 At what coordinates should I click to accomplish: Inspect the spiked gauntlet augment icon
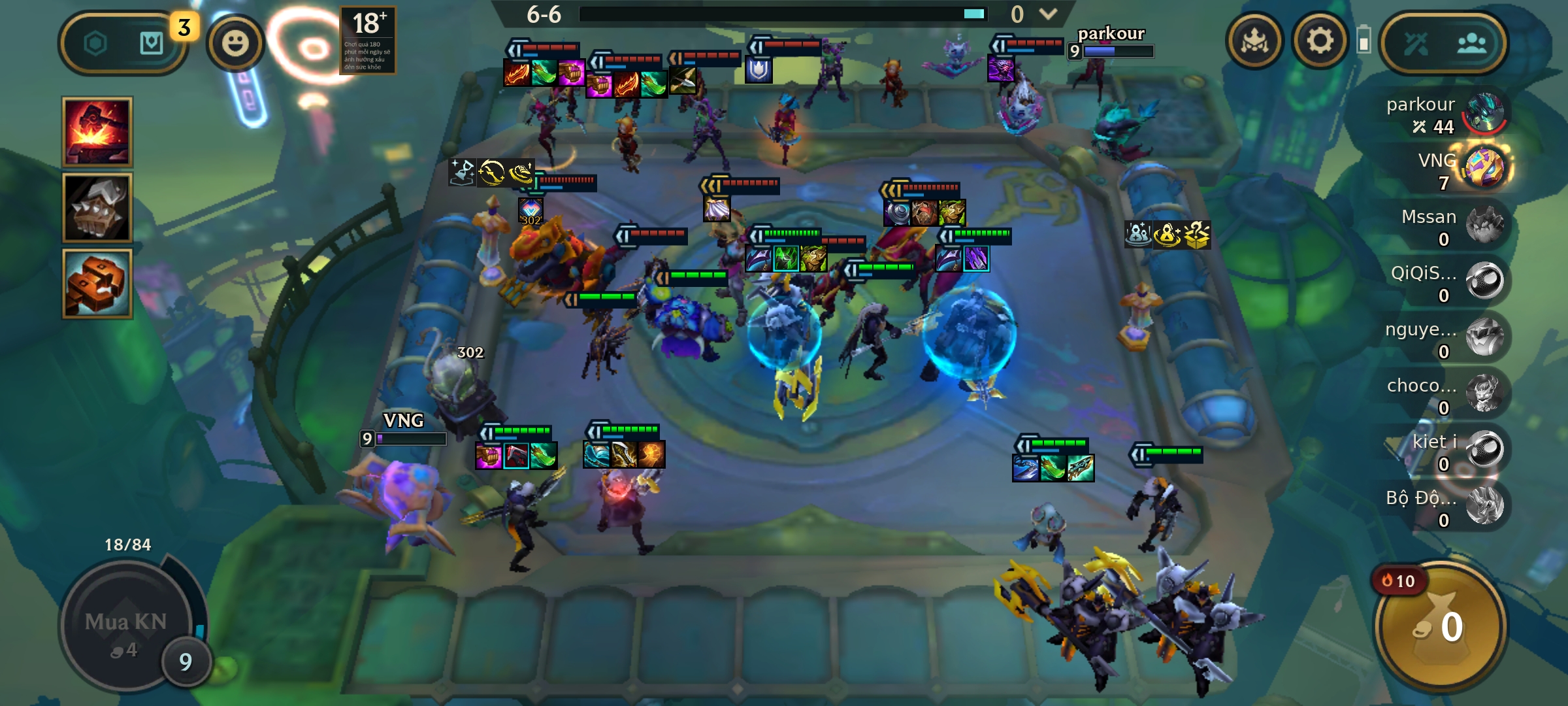pyautogui.click(x=97, y=208)
